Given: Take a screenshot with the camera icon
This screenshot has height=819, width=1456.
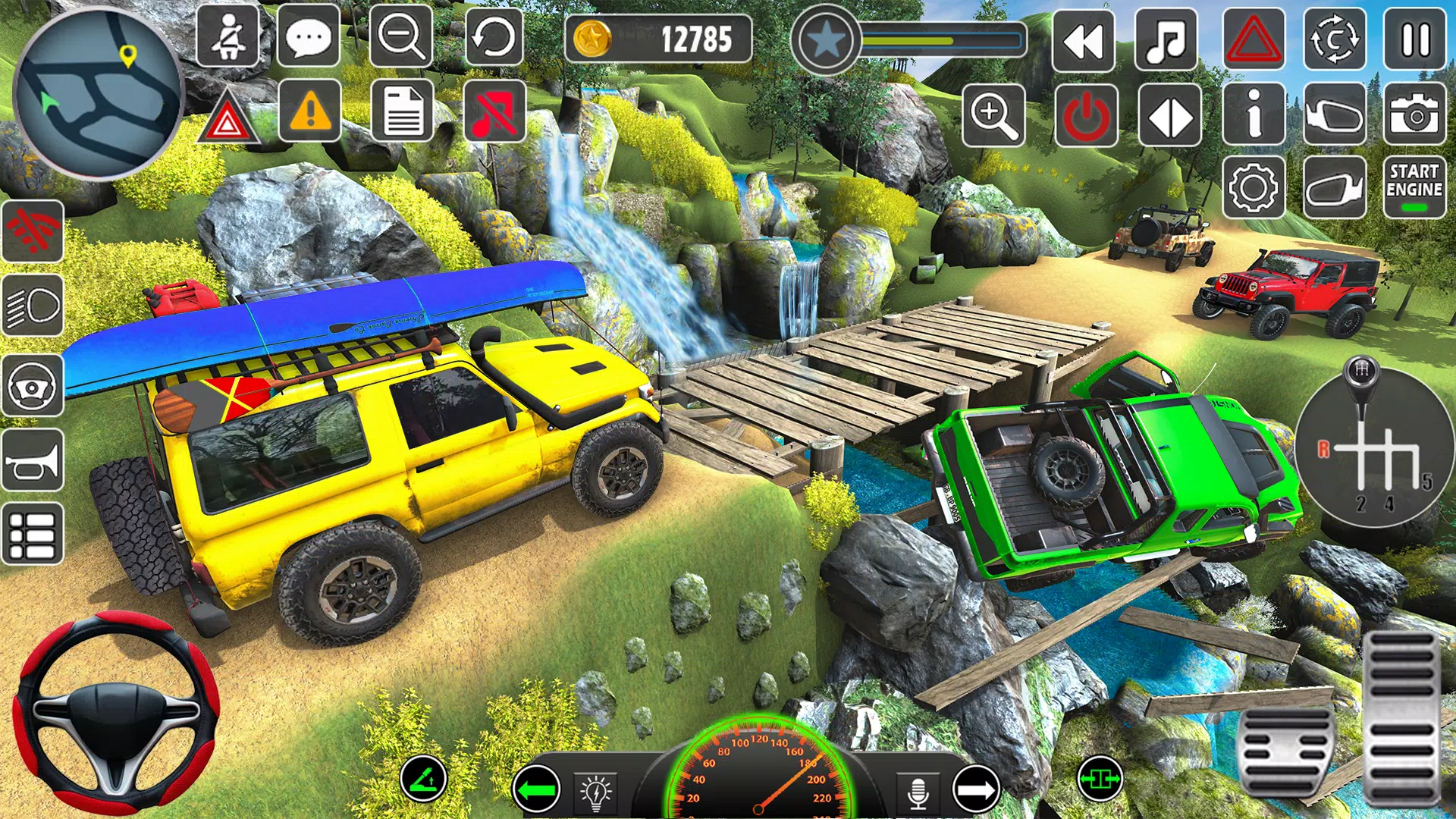Looking at the screenshot, I should 1414,115.
